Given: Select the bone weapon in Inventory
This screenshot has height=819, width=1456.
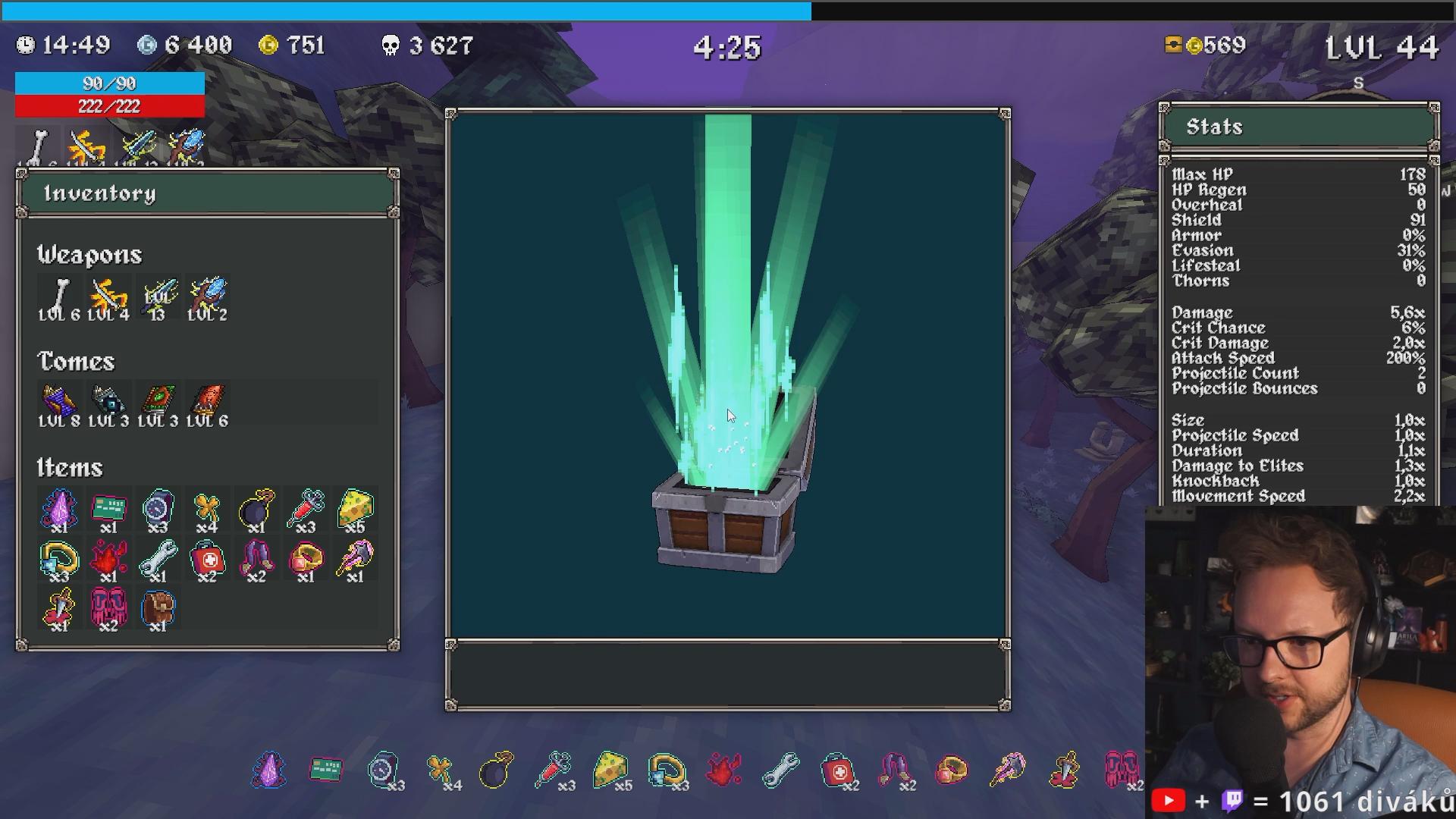Looking at the screenshot, I should pos(59,297).
